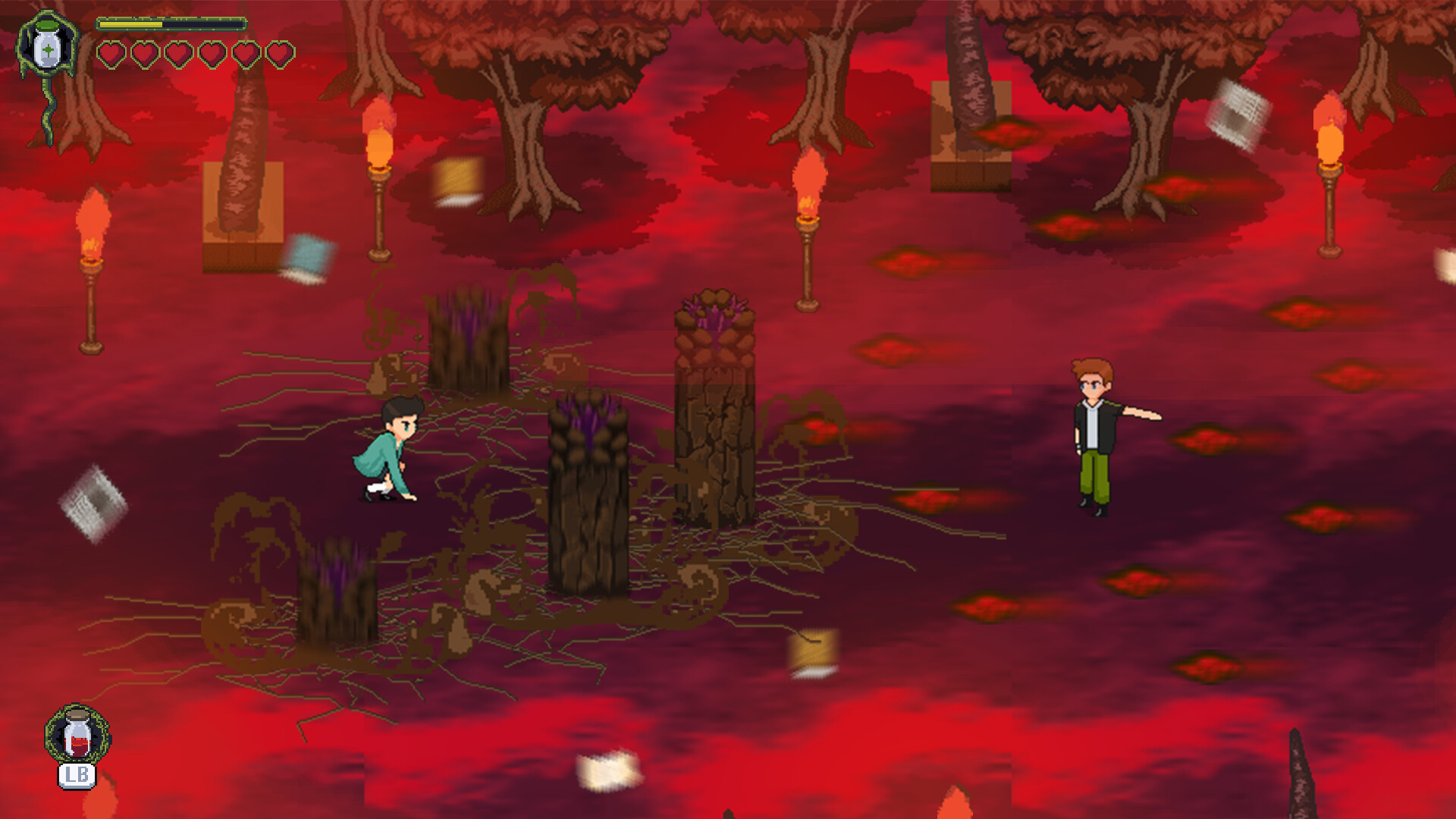
Task: Click the yellow stamina bar
Action: pos(133,23)
